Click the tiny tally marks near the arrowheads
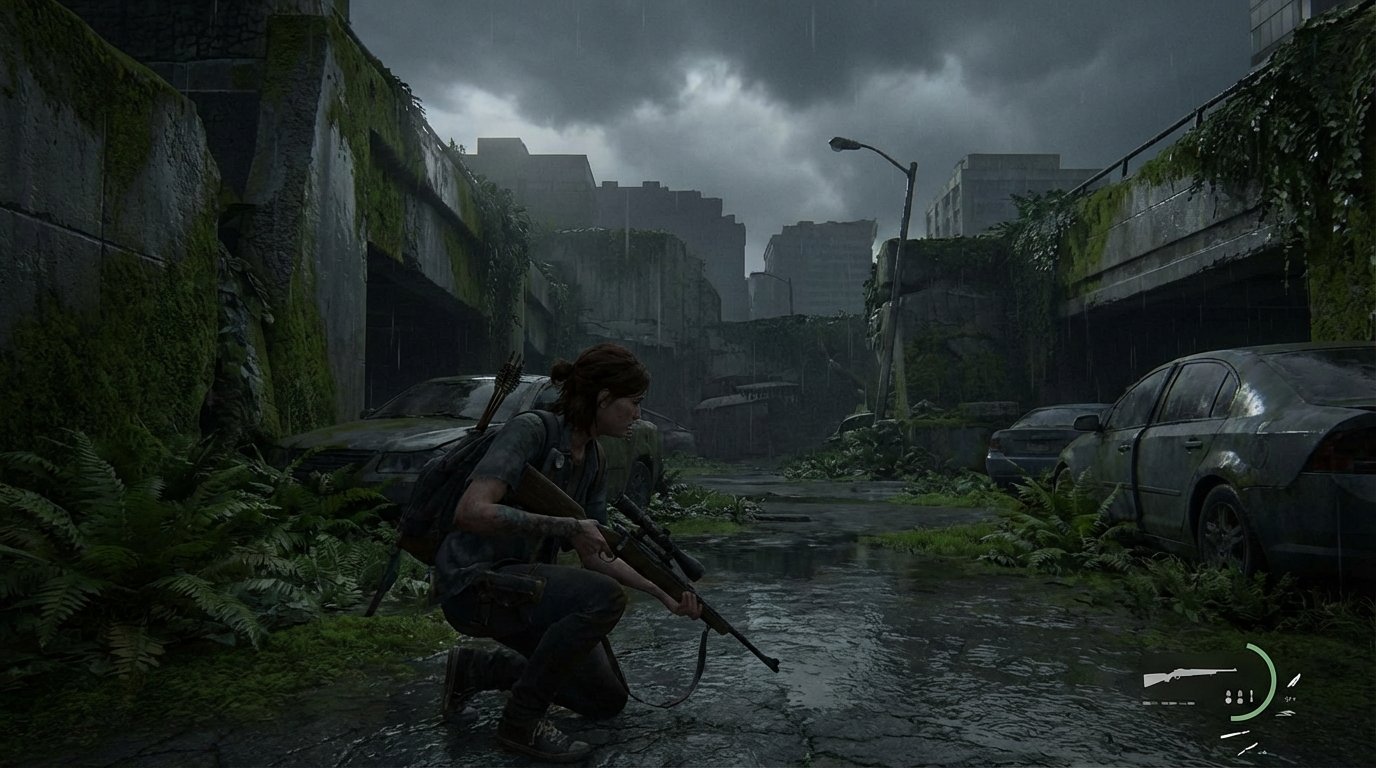The height and width of the screenshot is (768, 1376). (x=1290, y=698)
